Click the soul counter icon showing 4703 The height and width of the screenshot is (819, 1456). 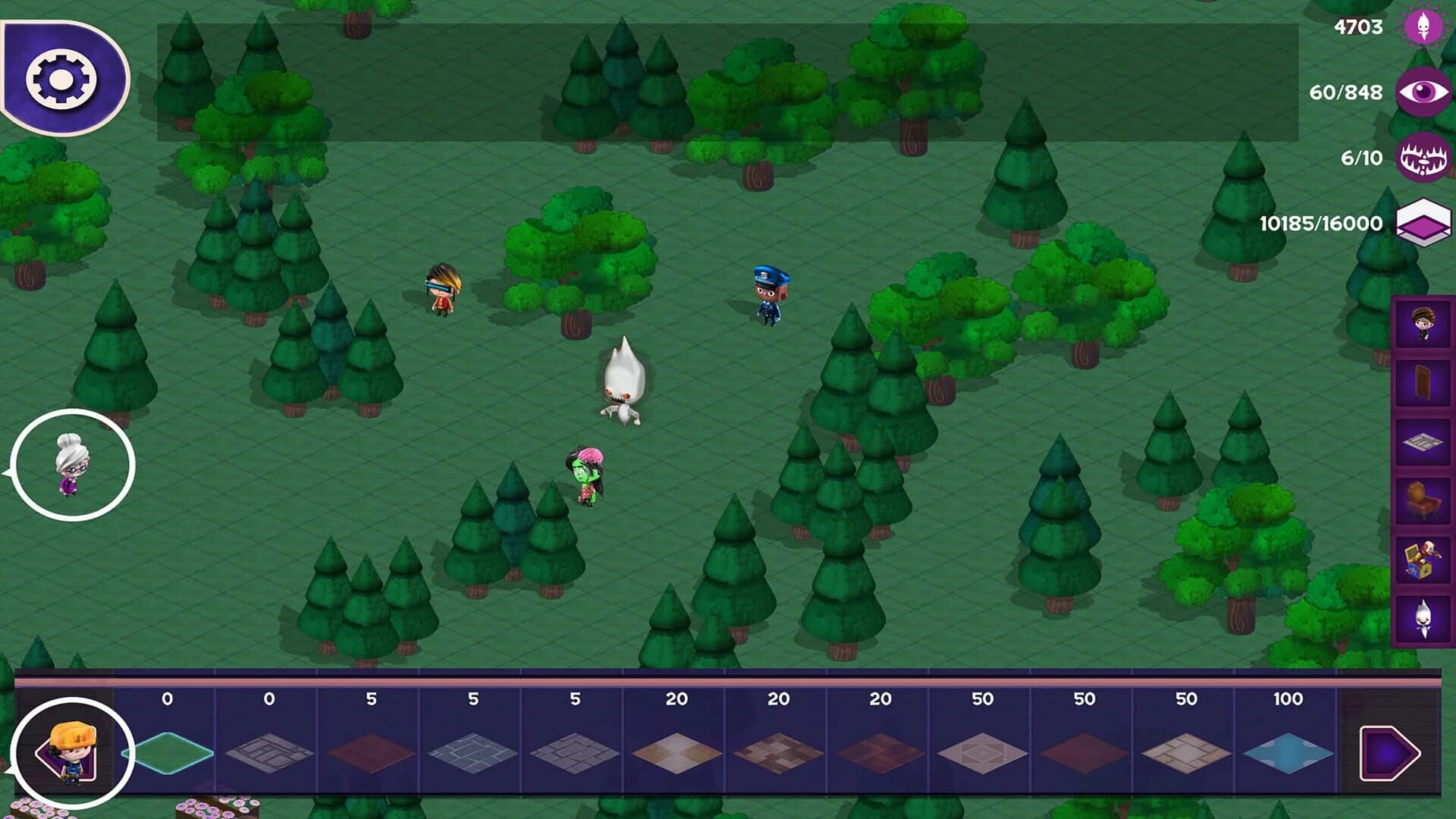1424,25
